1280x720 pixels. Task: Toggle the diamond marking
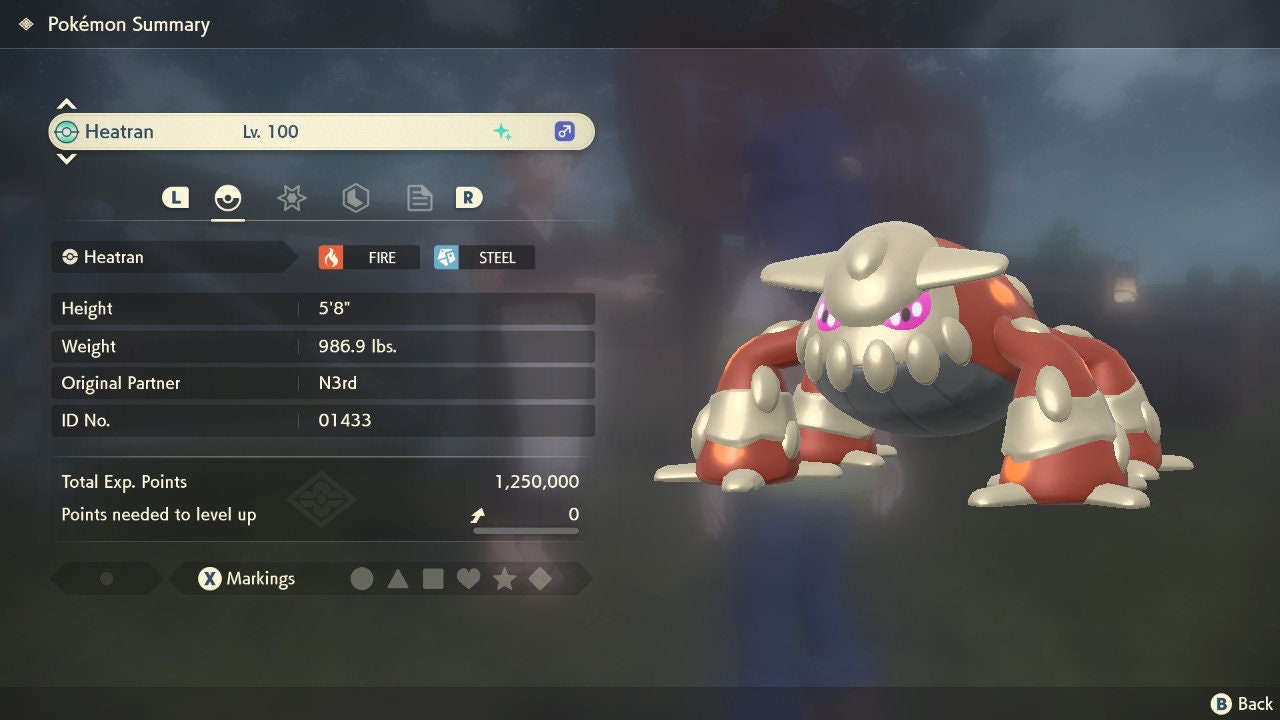[540, 579]
